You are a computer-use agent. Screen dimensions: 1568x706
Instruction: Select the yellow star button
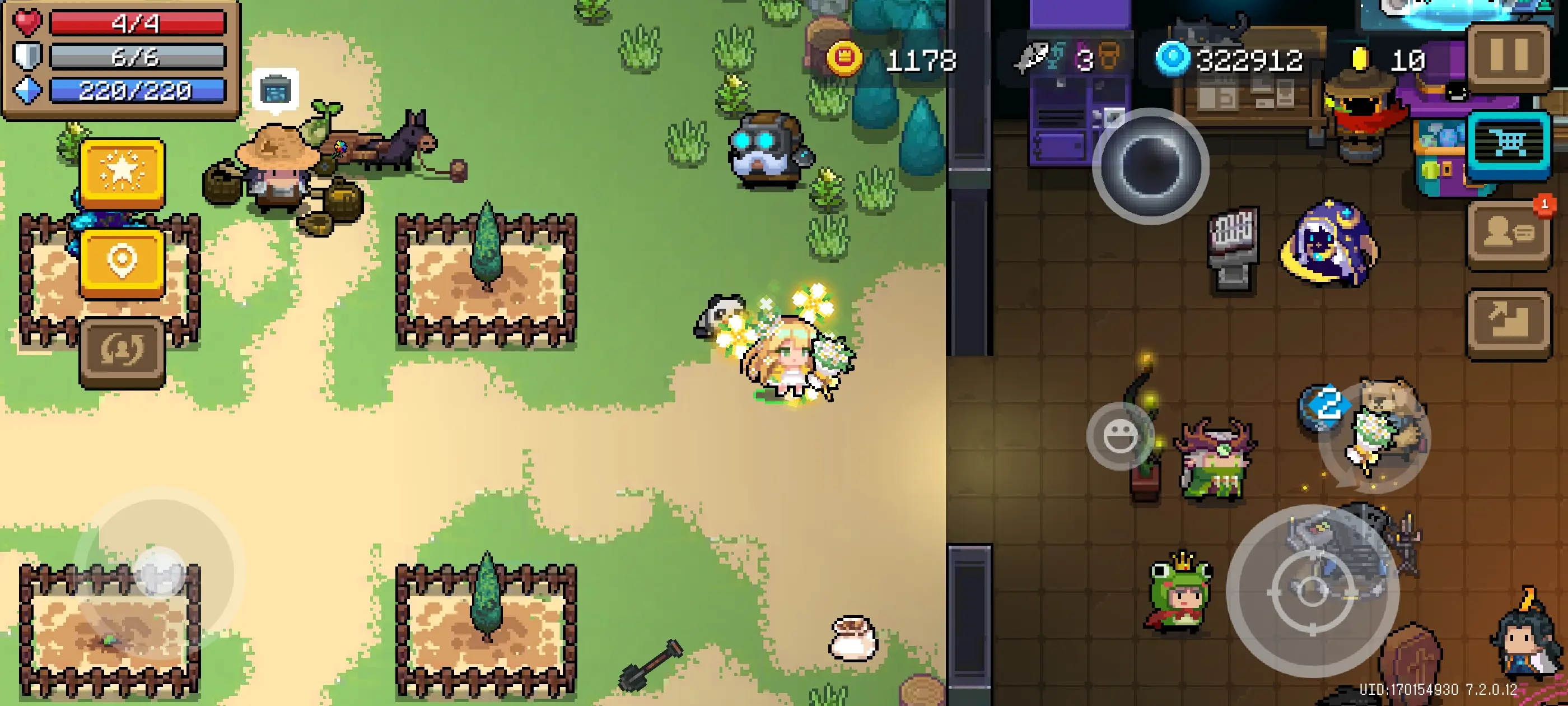pyautogui.click(x=122, y=173)
